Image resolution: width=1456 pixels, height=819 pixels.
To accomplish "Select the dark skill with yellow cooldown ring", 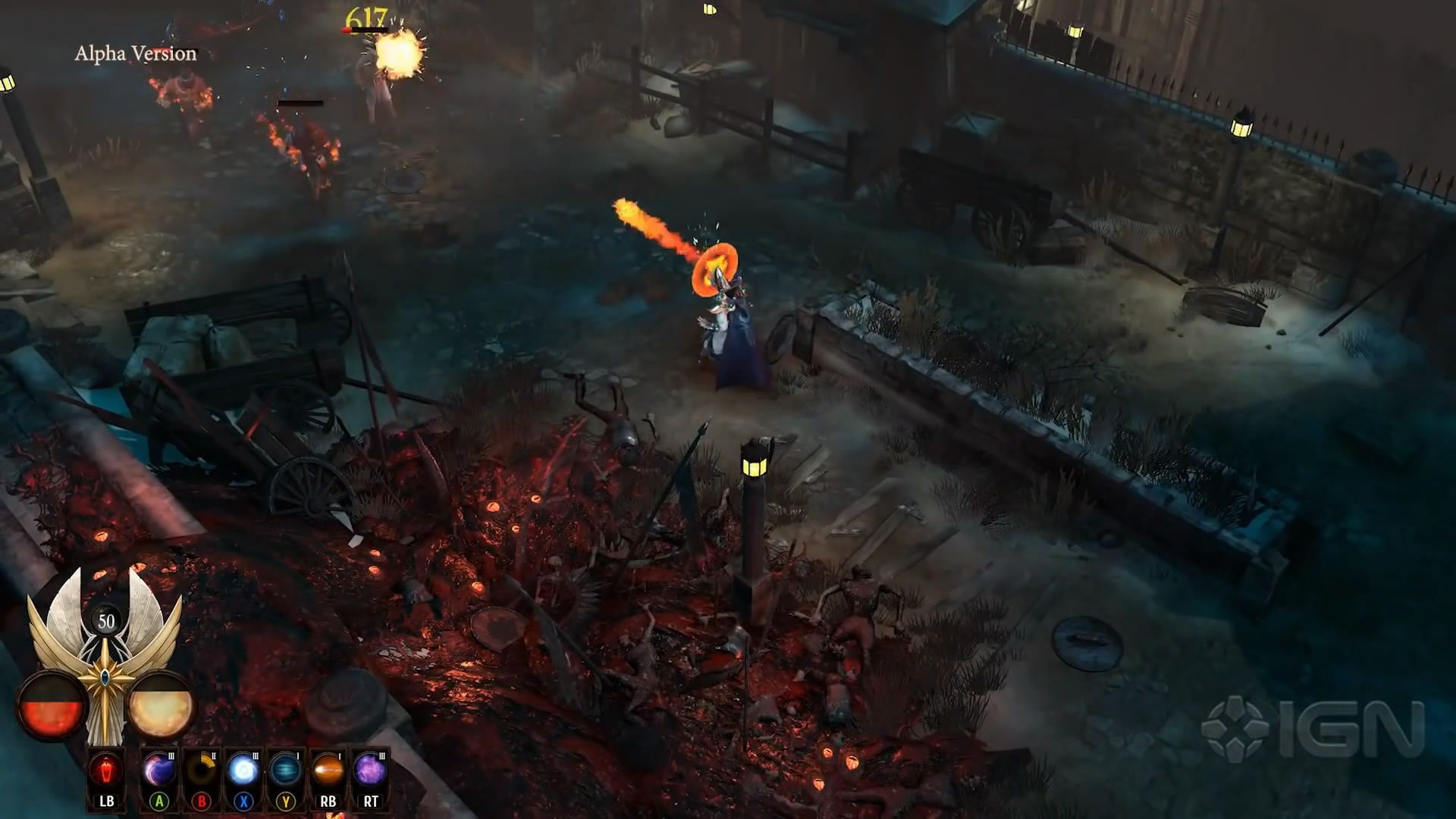I will (x=201, y=772).
